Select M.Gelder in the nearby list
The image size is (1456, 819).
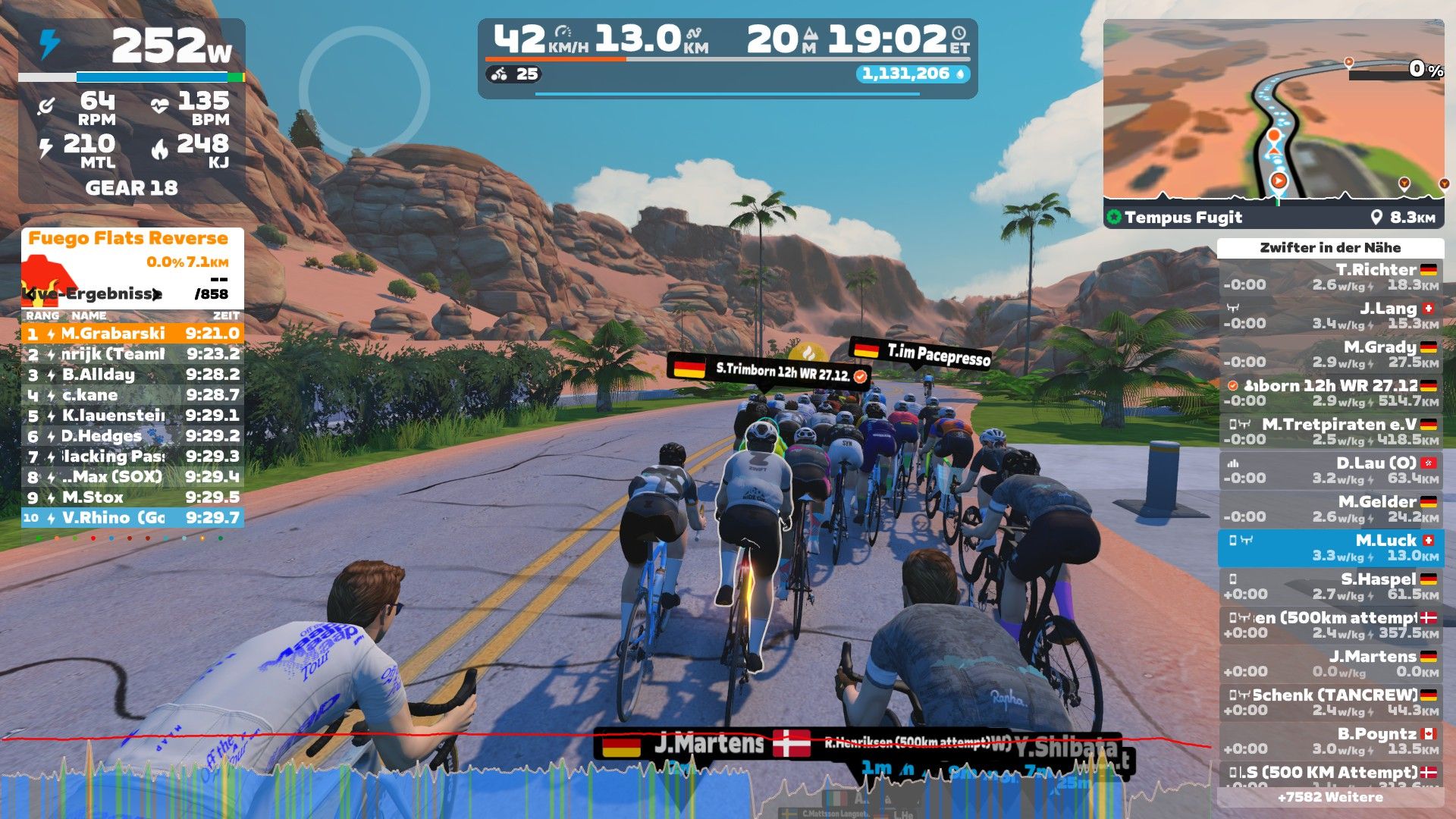click(x=1330, y=509)
